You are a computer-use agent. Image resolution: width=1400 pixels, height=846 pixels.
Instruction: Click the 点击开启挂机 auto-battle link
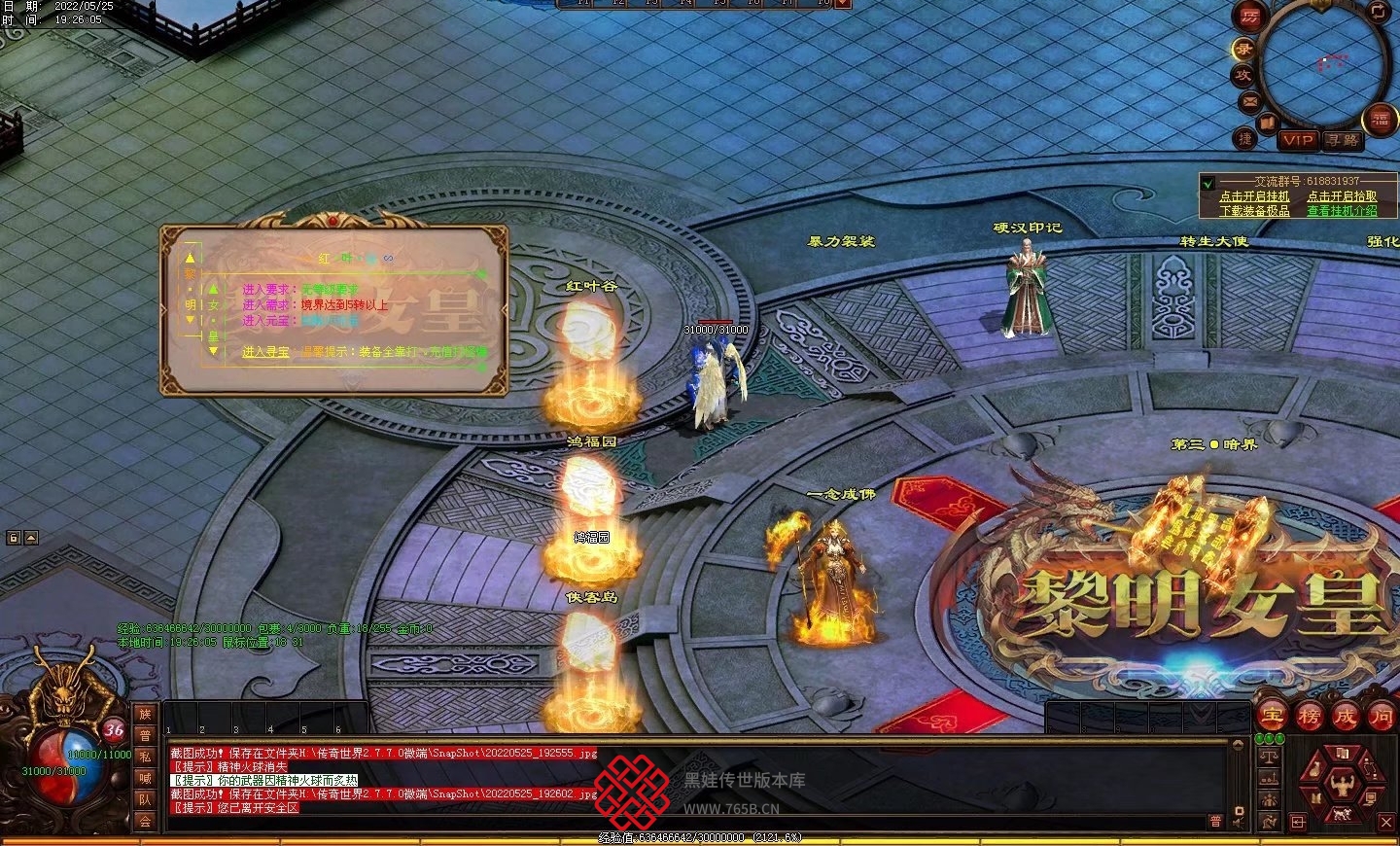(1254, 196)
